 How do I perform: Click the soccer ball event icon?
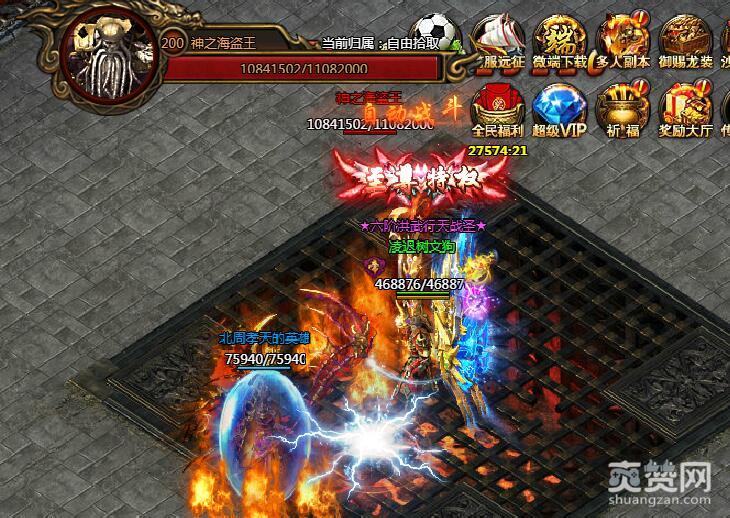click(x=438, y=30)
